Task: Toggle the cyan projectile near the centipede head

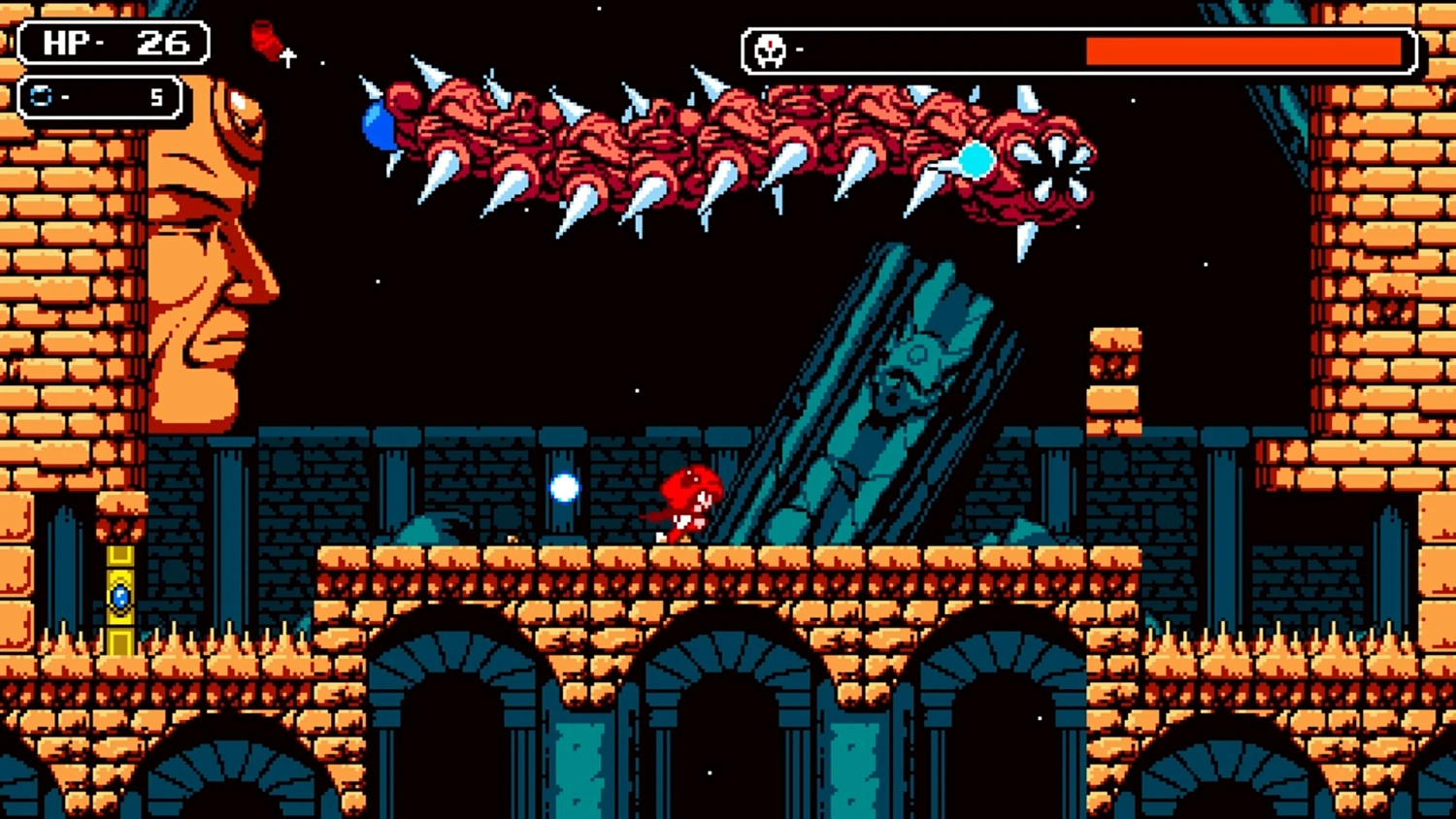Action: tap(976, 158)
